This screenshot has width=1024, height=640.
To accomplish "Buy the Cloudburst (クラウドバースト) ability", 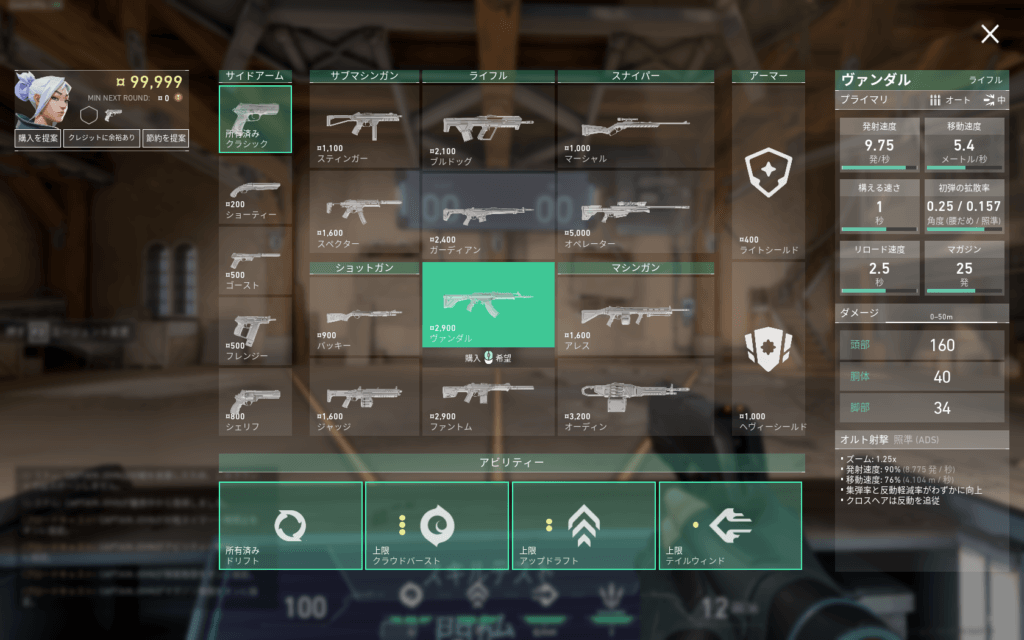I will click(x=437, y=525).
